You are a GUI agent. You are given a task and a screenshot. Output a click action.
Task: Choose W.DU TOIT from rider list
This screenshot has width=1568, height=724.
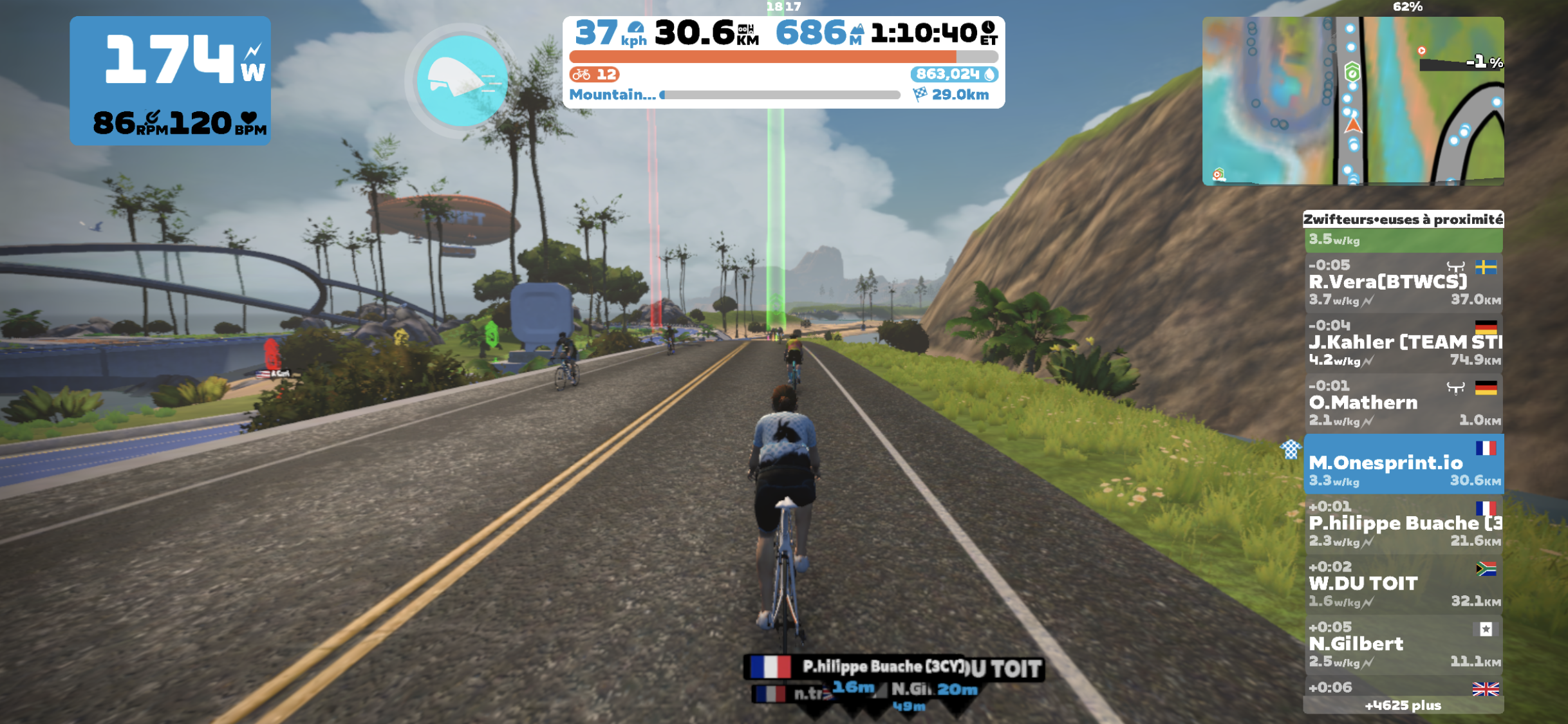coord(1403,584)
